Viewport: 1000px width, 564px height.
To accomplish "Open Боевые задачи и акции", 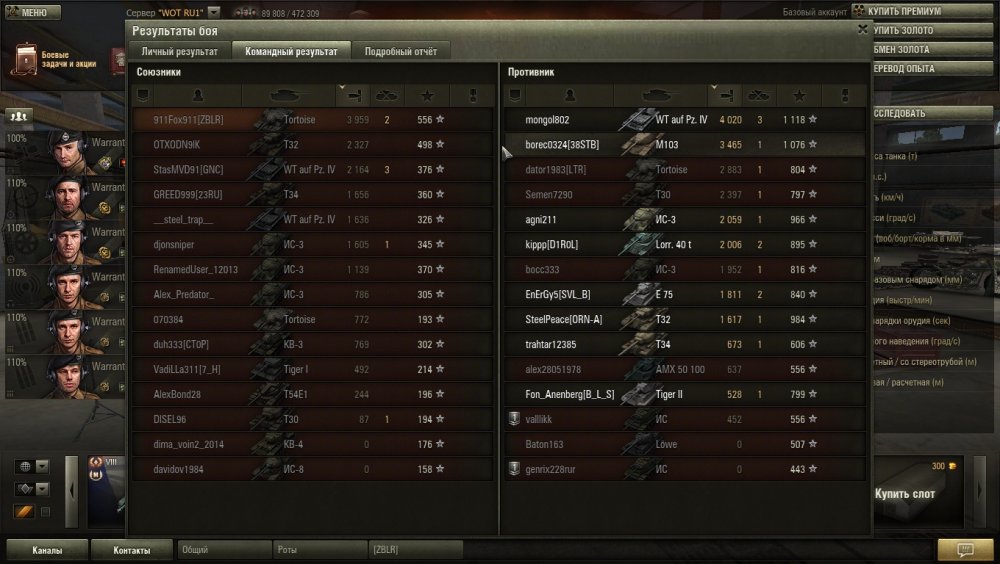I will [60, 60].
